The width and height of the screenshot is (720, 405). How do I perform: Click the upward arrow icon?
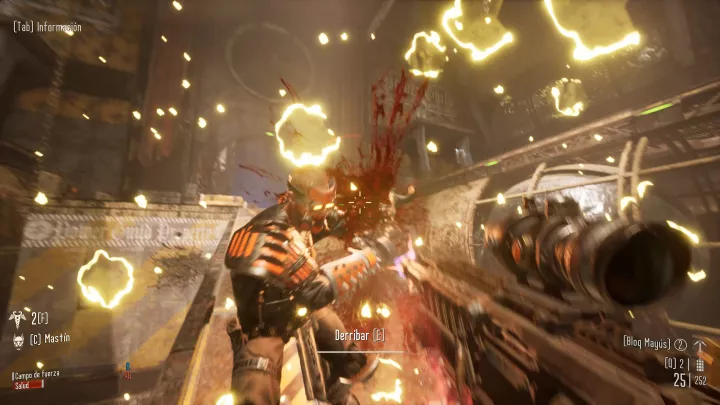pyautogui.click(x=700, y=346)
